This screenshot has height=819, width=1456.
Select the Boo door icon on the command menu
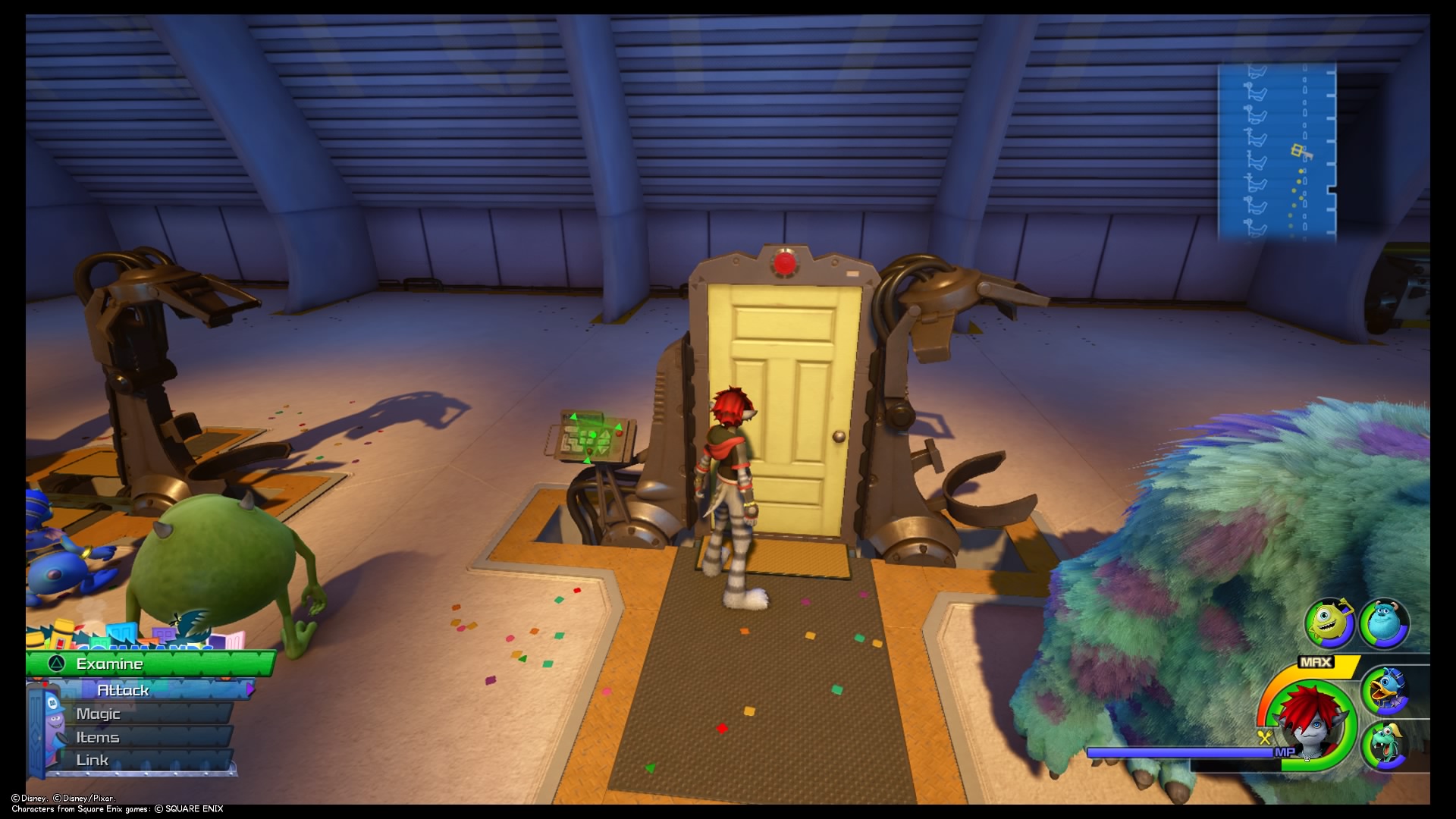click(x=44, y=730)
